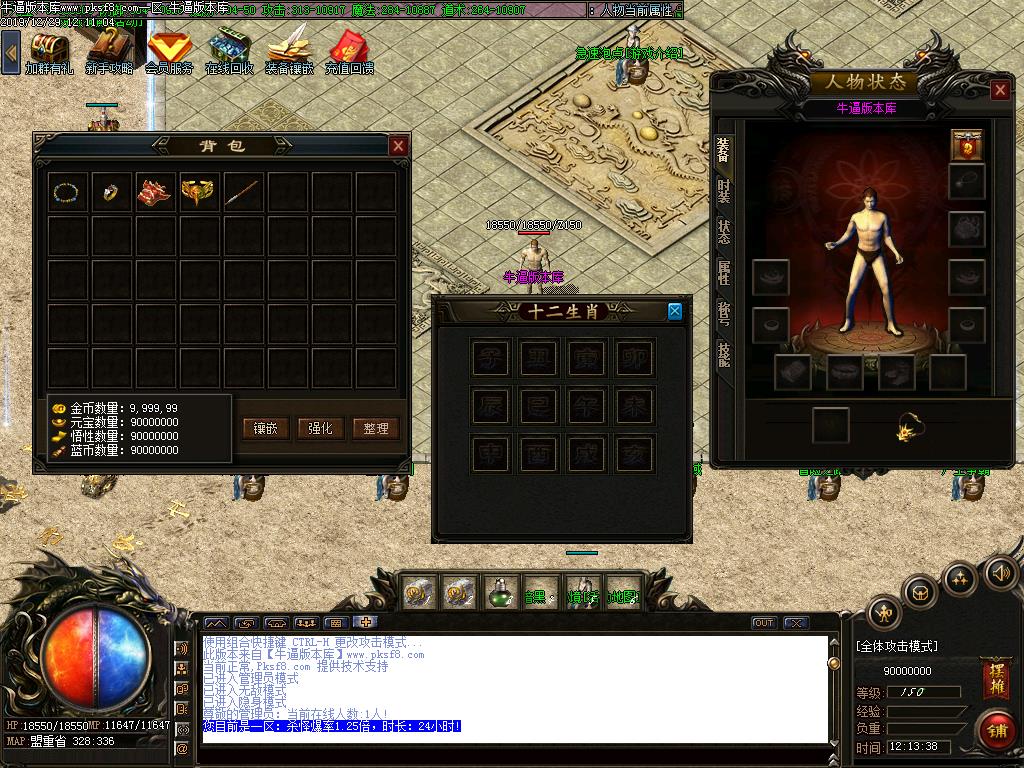The height and width of the screenshot is (768, 1024).
Task: Use the green potion in the hotbar
Action: tap(500, 593)
